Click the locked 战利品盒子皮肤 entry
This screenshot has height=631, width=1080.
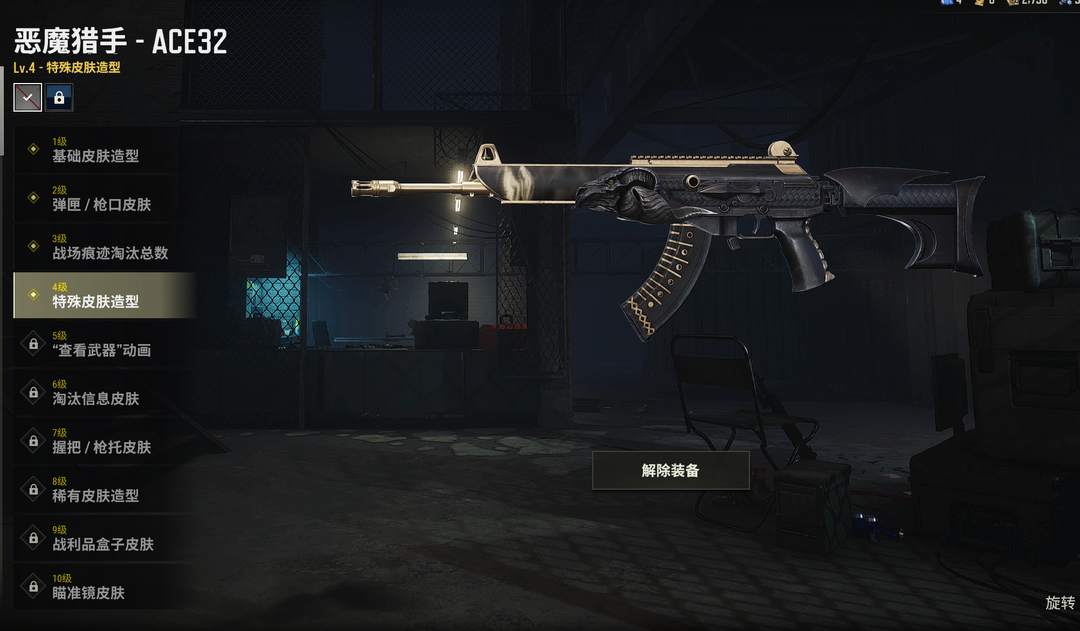98,538
